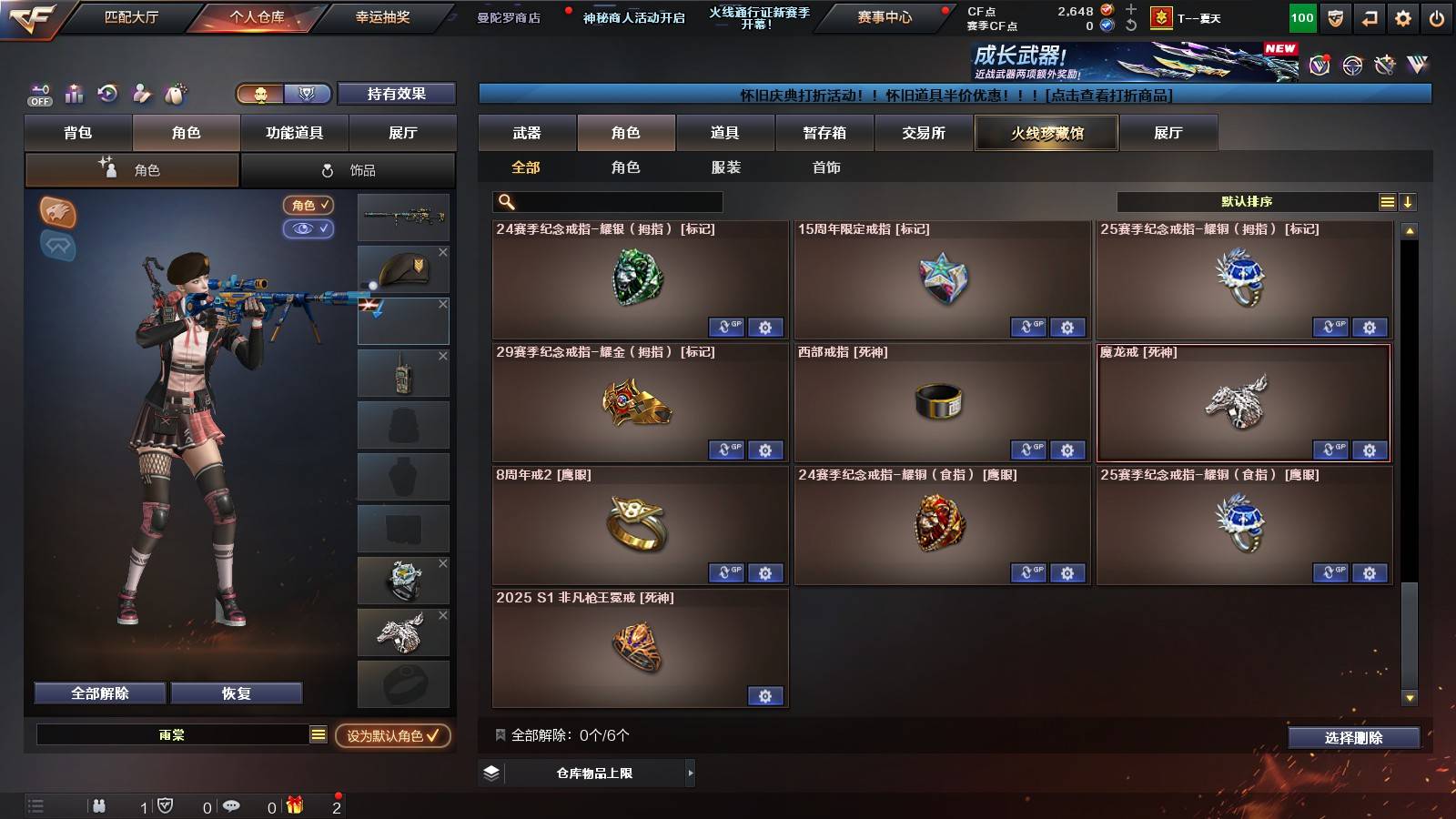The image size is (1456, 819).
Task: Click the down arrow beside the sort list icon
Action: point(1407,200)
